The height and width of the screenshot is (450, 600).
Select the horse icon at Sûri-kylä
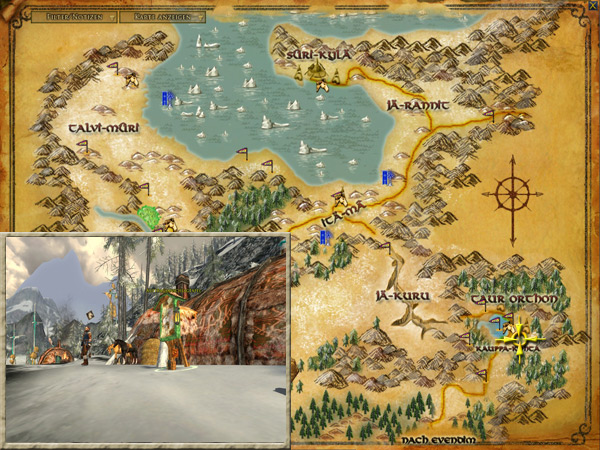322,85
